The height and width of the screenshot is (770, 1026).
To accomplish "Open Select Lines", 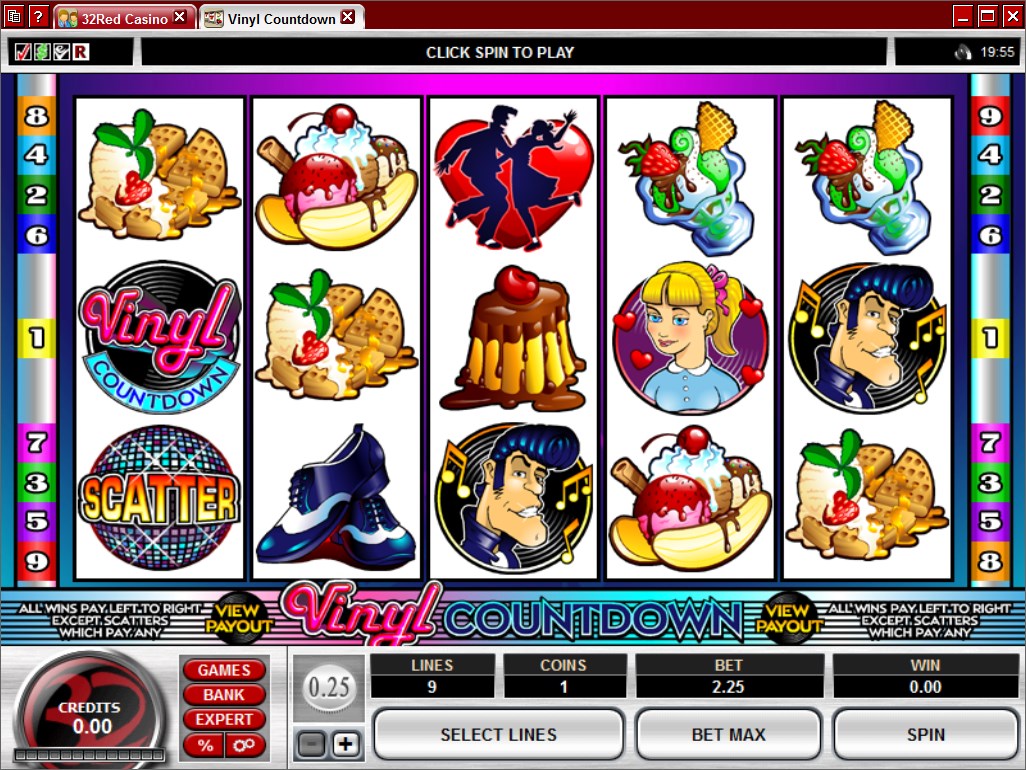I will point(498,734).
